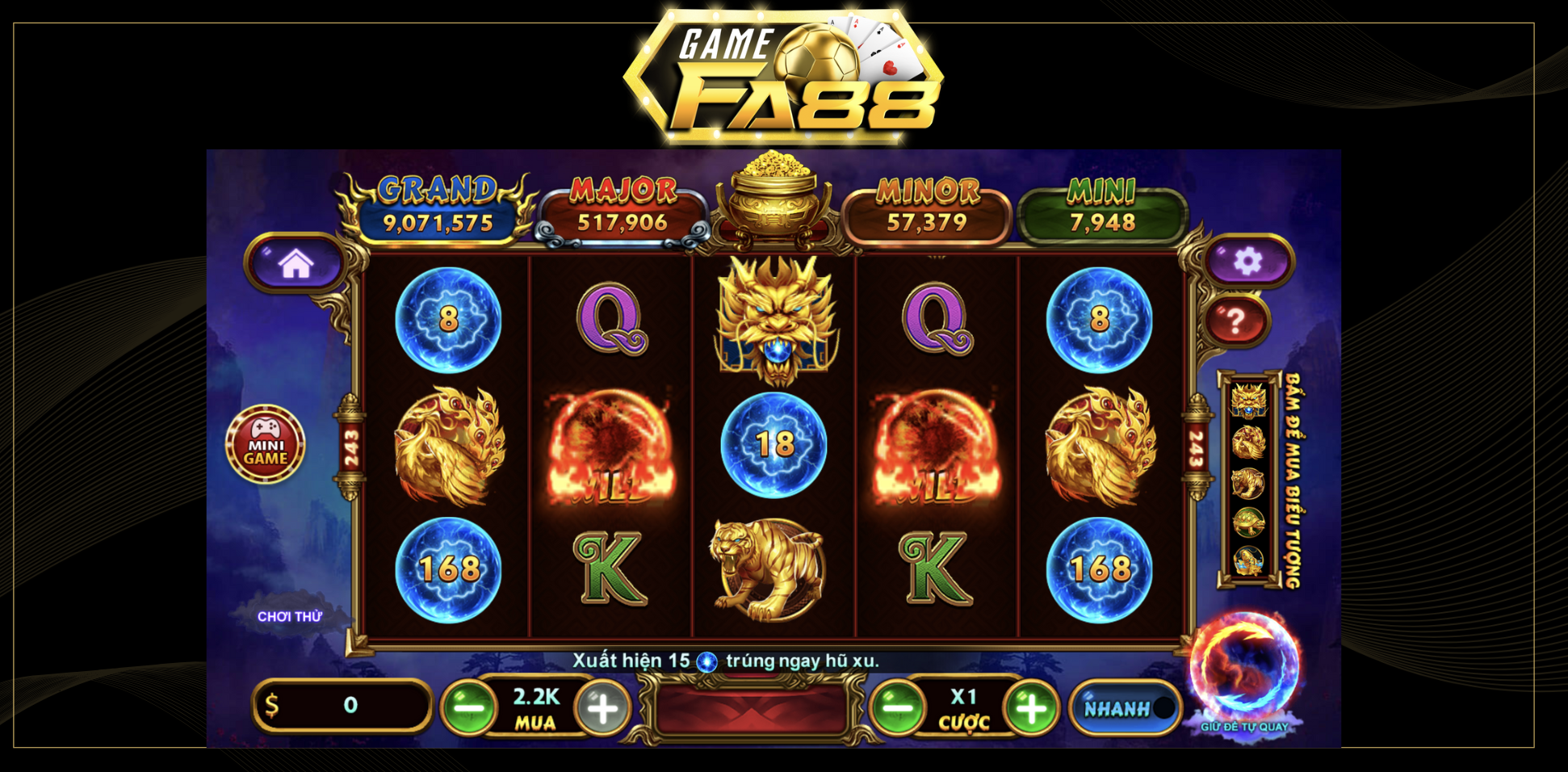Buy the golden phoenix symbol

(x=1248, y=442)
